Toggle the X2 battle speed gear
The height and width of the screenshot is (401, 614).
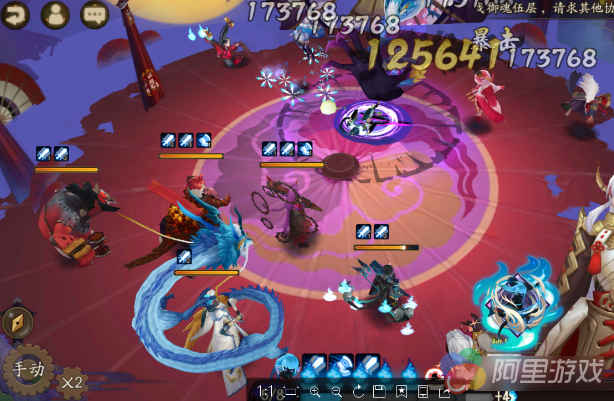click(71, 381)
